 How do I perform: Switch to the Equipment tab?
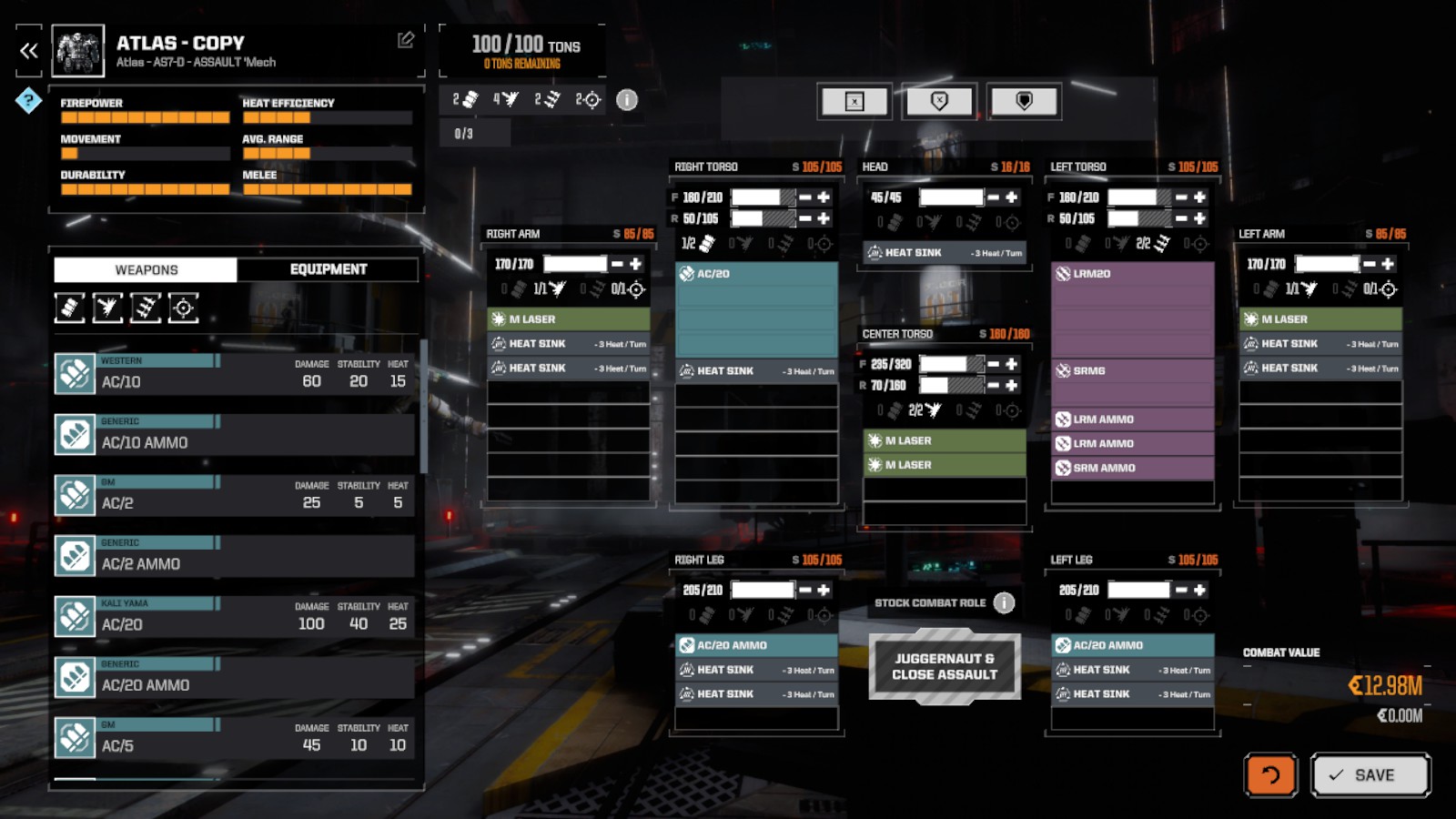coord(328,269)
